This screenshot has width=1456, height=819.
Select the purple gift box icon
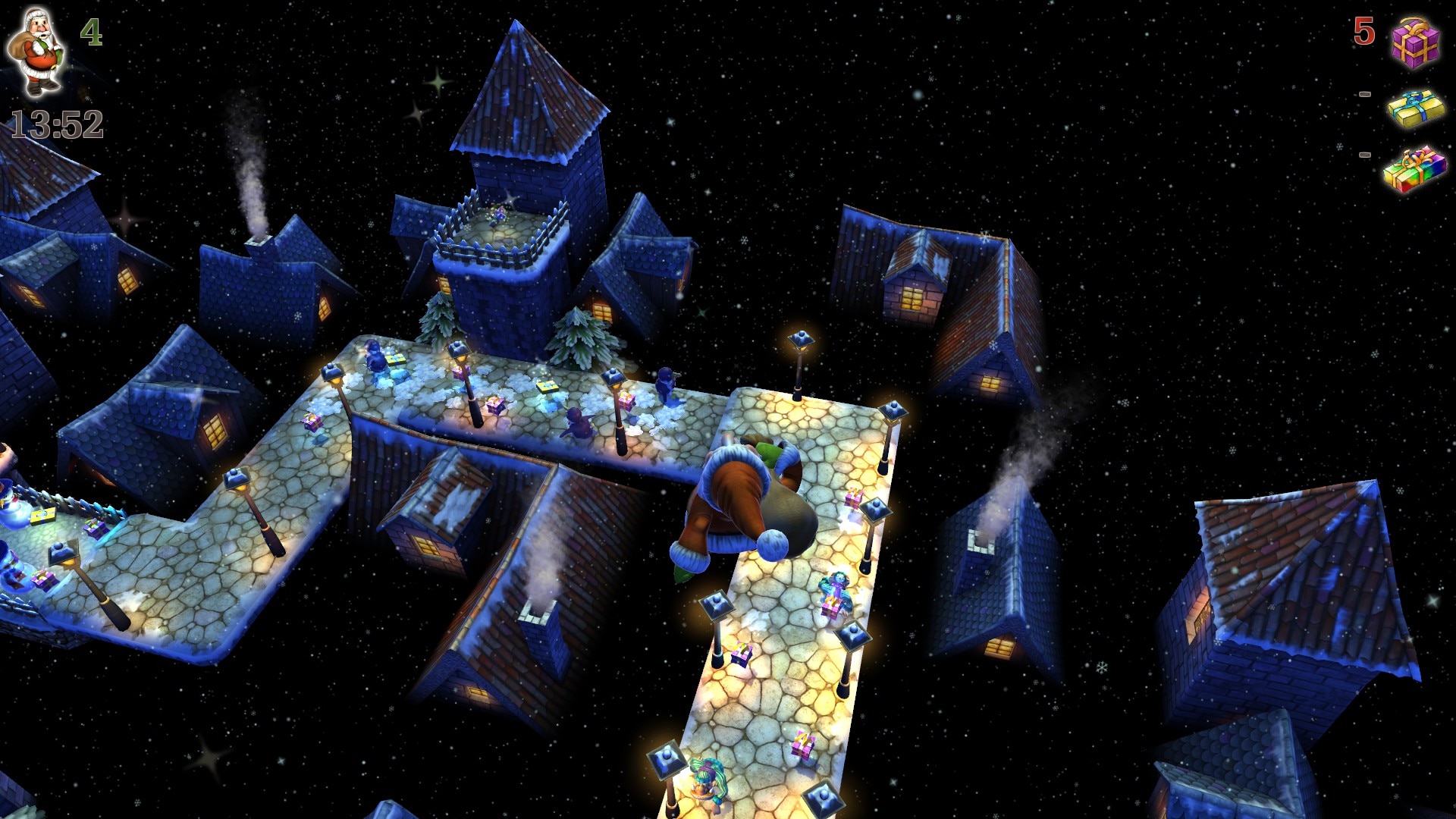pos(1415,42)
